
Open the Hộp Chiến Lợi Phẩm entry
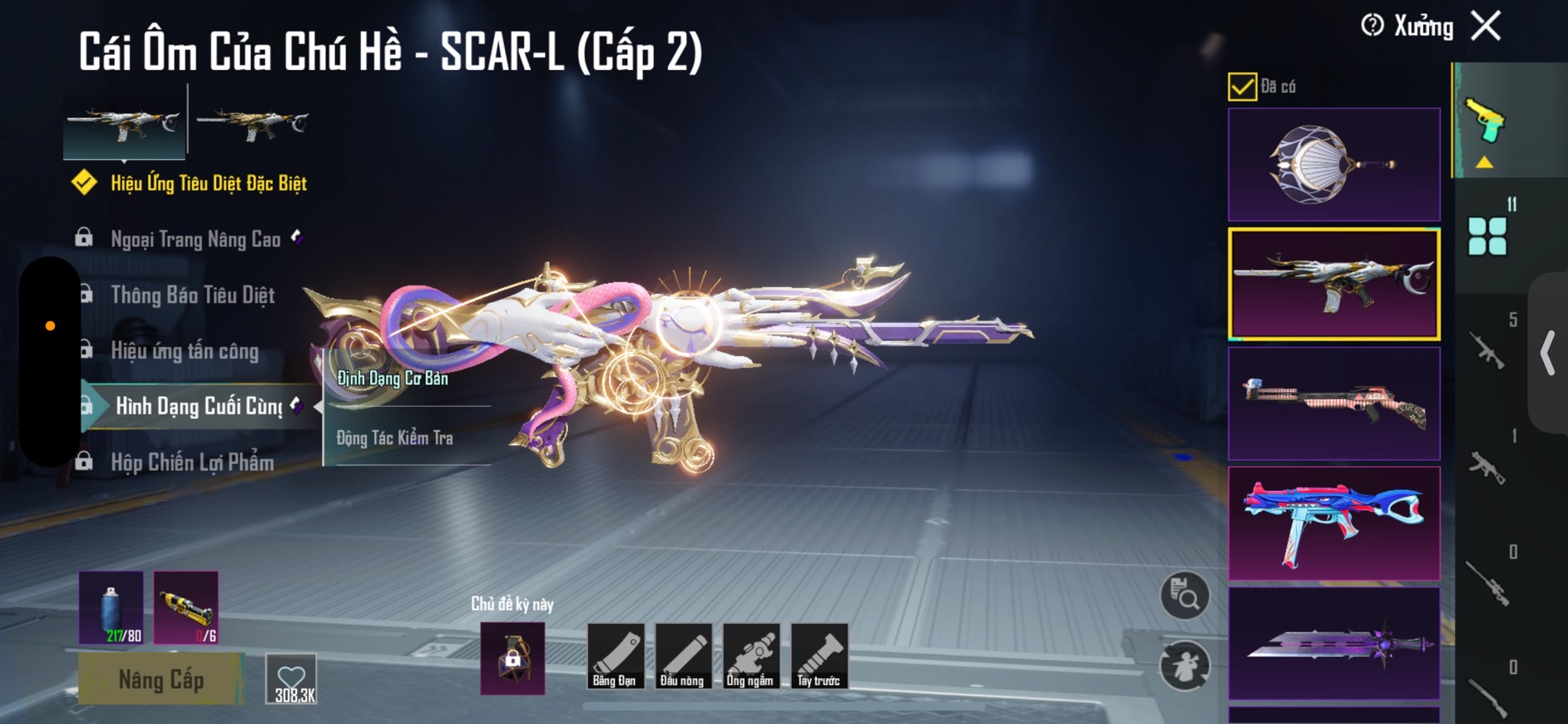pyautogui.click(x=192, y=463)
